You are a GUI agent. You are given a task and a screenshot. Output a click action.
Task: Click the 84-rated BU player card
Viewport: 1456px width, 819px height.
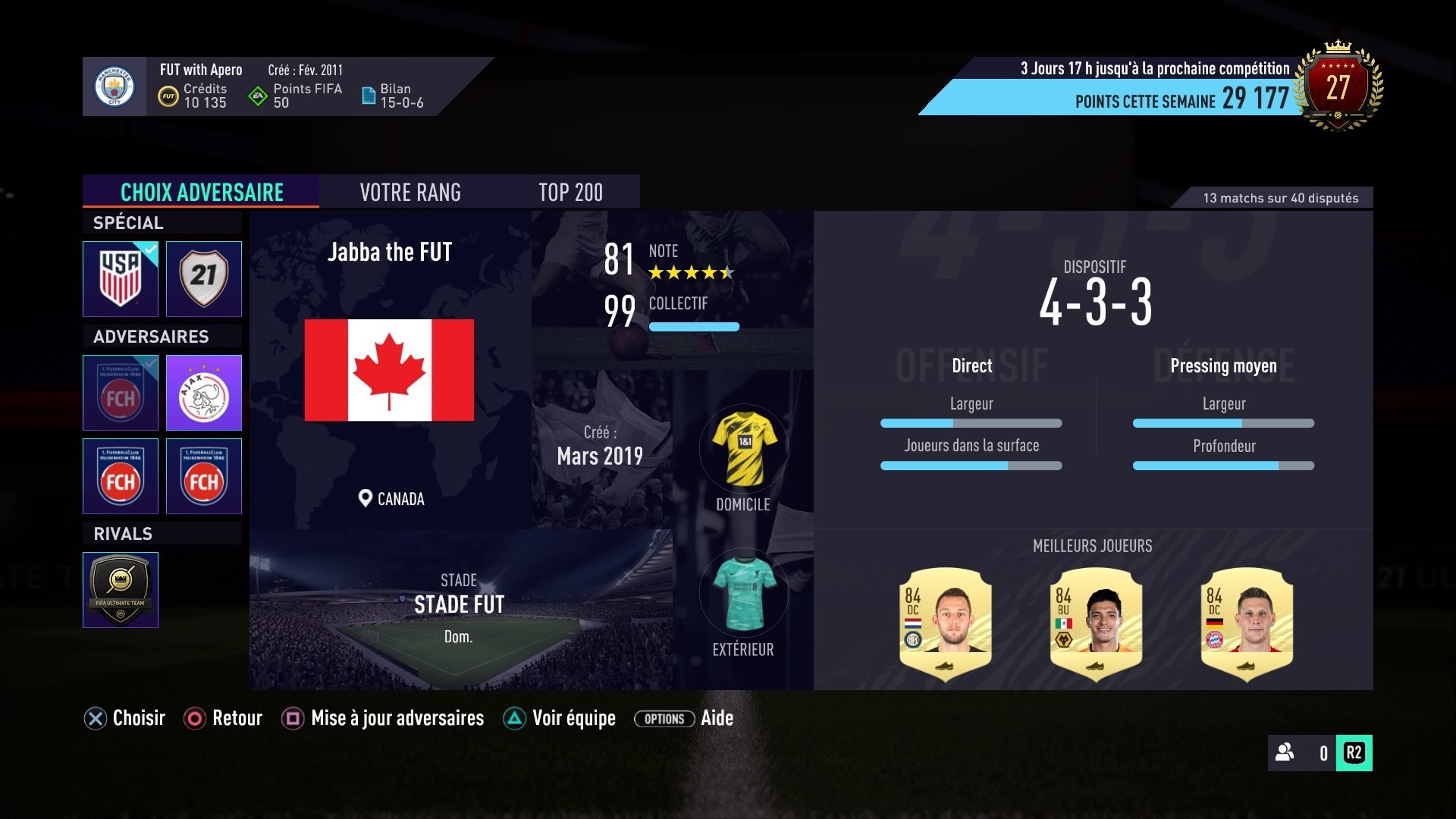tap(1097, 623)
